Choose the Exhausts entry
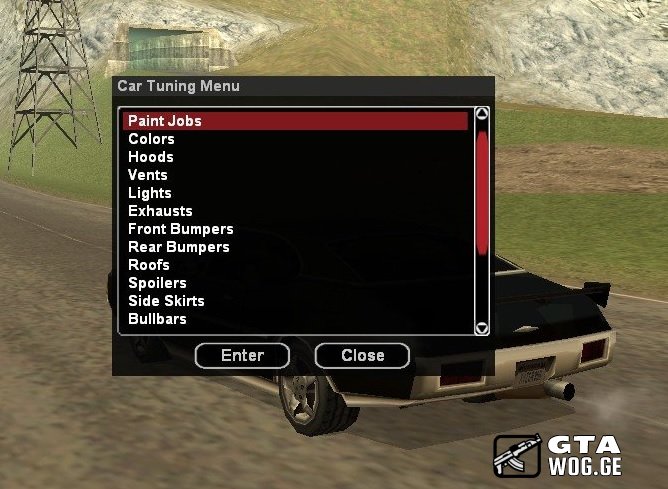This screenshot has height=489, width=668. tap(160, 211)
